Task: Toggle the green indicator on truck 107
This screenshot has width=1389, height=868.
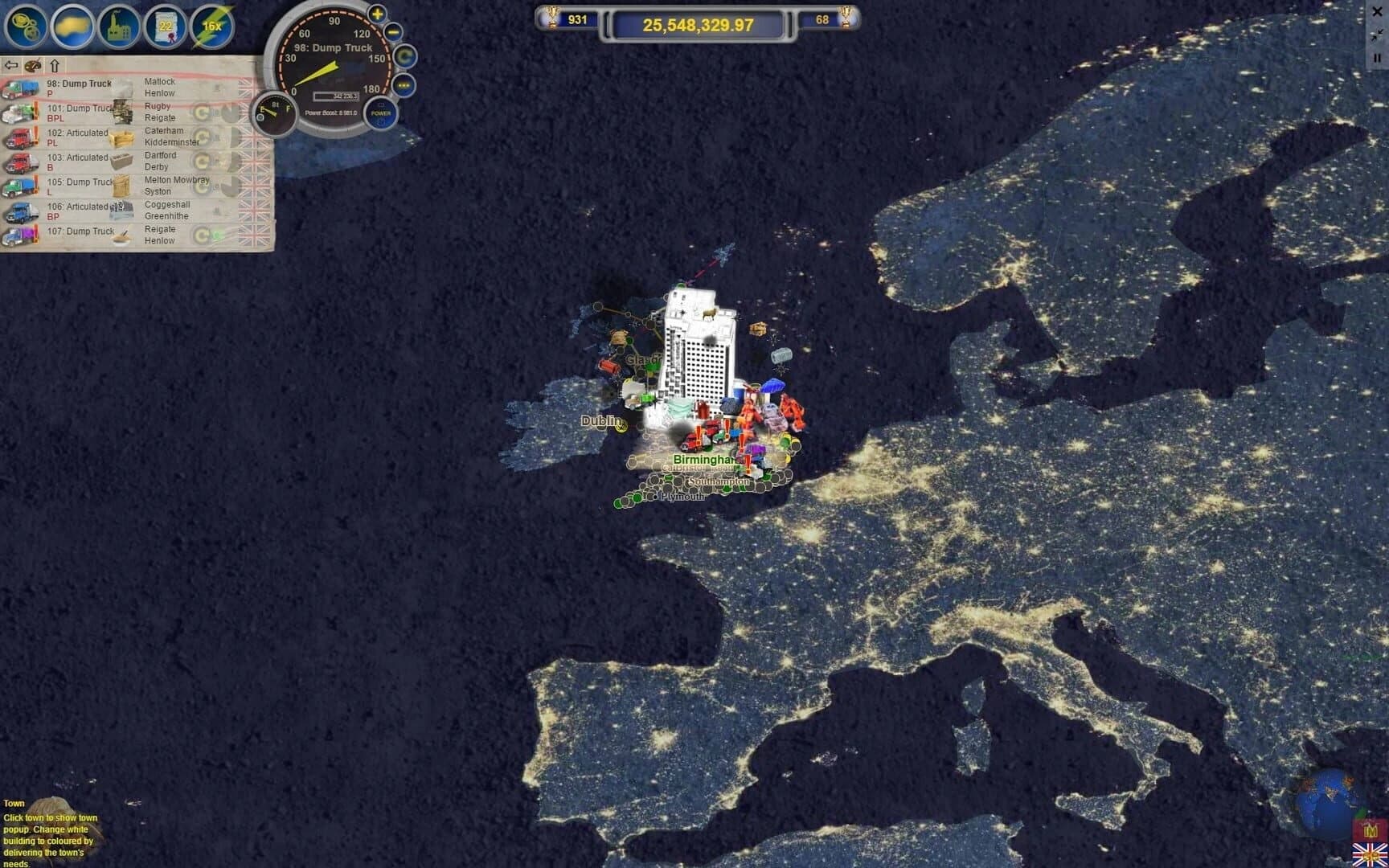Action: [x=218, y=234]
